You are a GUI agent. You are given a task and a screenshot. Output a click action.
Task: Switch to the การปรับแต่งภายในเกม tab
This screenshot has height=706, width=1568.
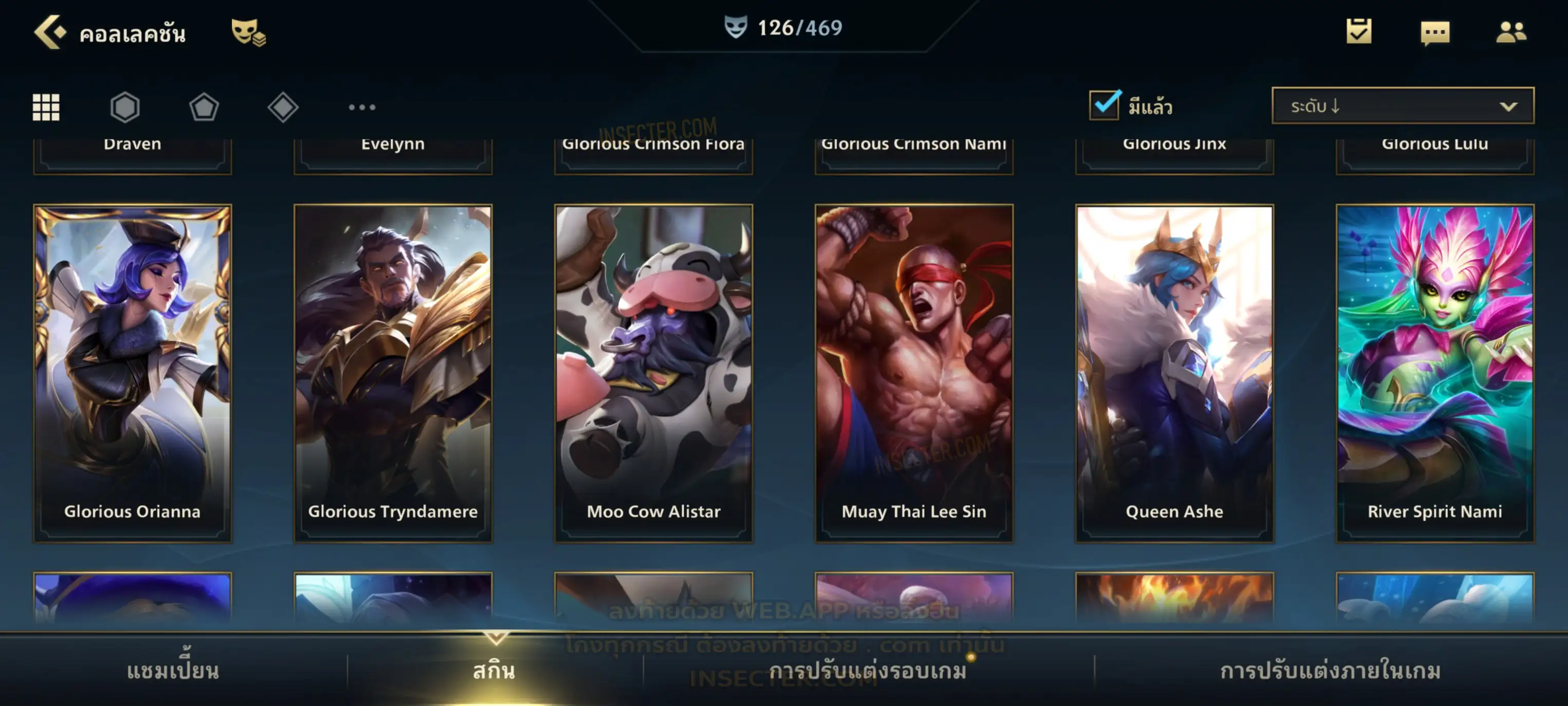click(1331, 671)
